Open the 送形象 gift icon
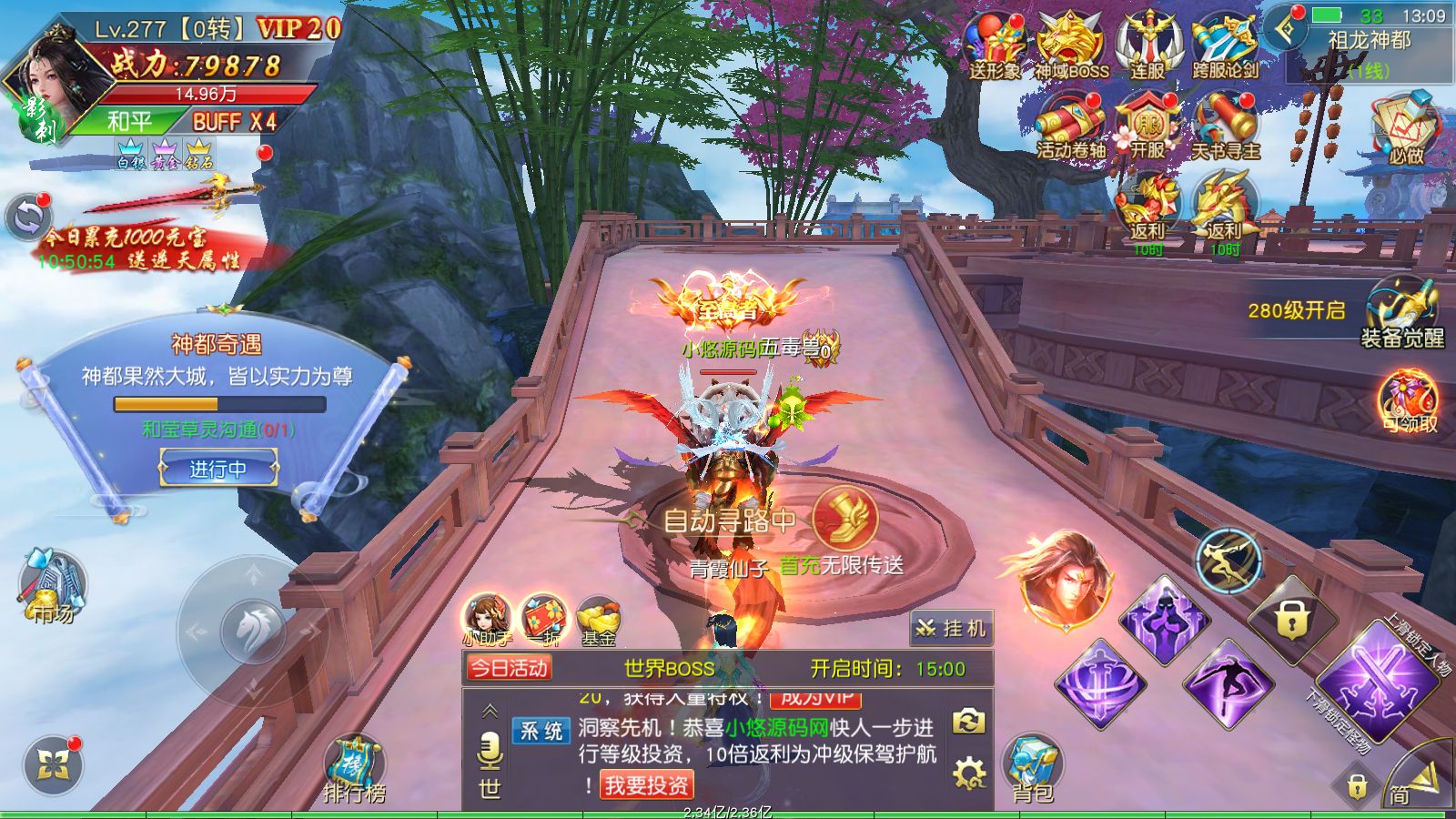The height and width of the screenshot is (819, 1456). (x=995, y=47)
